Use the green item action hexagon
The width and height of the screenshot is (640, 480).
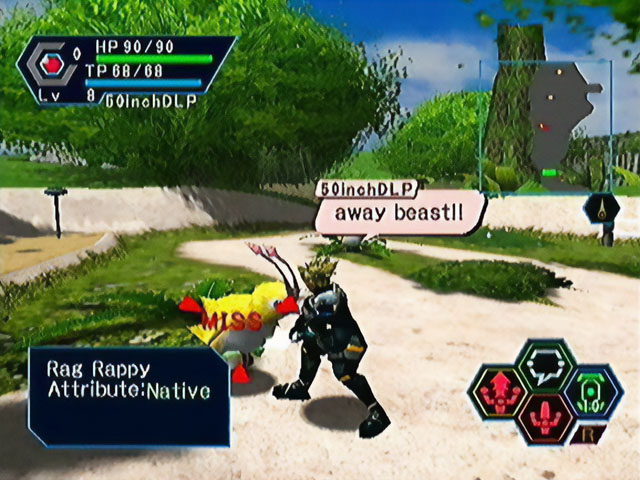pyautogui.click(x=593, y=391)
